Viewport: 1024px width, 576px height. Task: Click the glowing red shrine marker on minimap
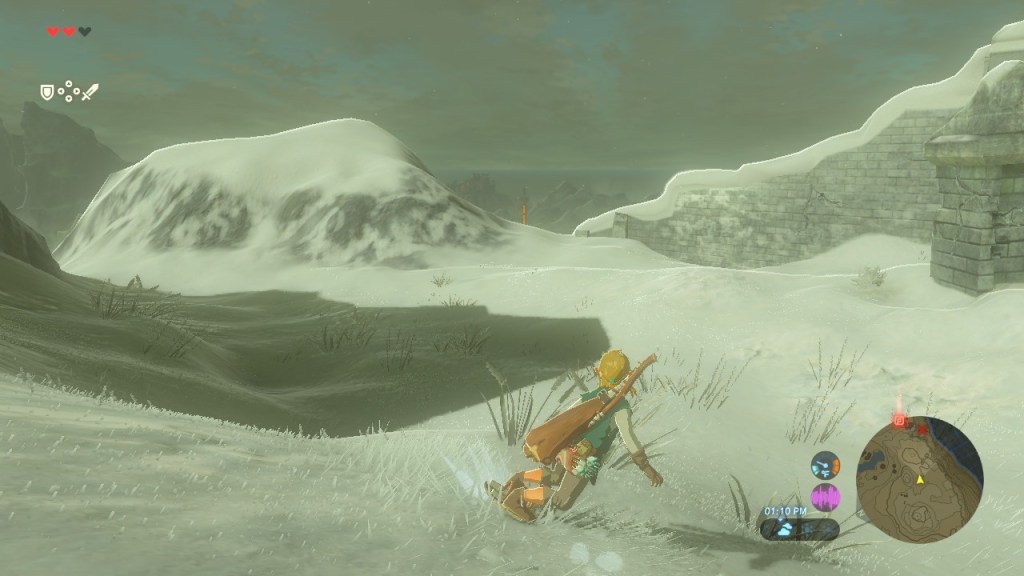(899, 422)
